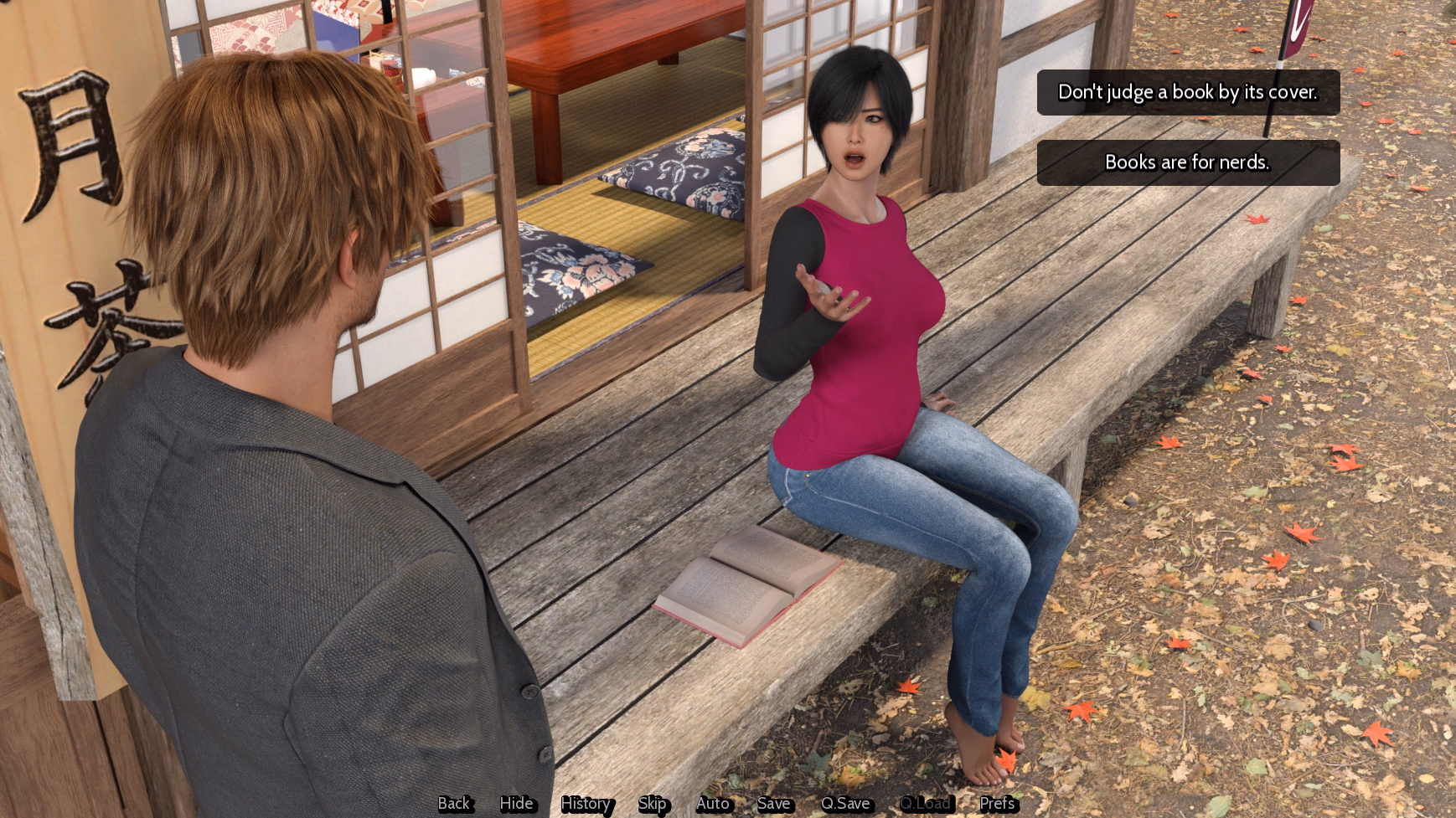Pick the "Books are for nerds." reply
This screenshot has height=818, width=1456.
pos(1188,162)
